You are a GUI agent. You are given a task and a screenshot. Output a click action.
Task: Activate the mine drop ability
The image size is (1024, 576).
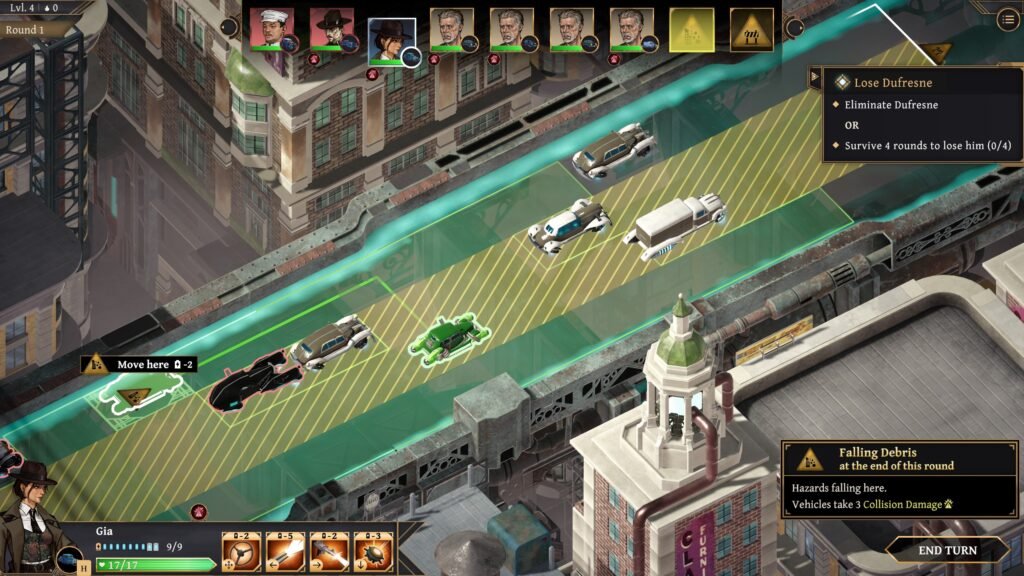coord(373,551)
